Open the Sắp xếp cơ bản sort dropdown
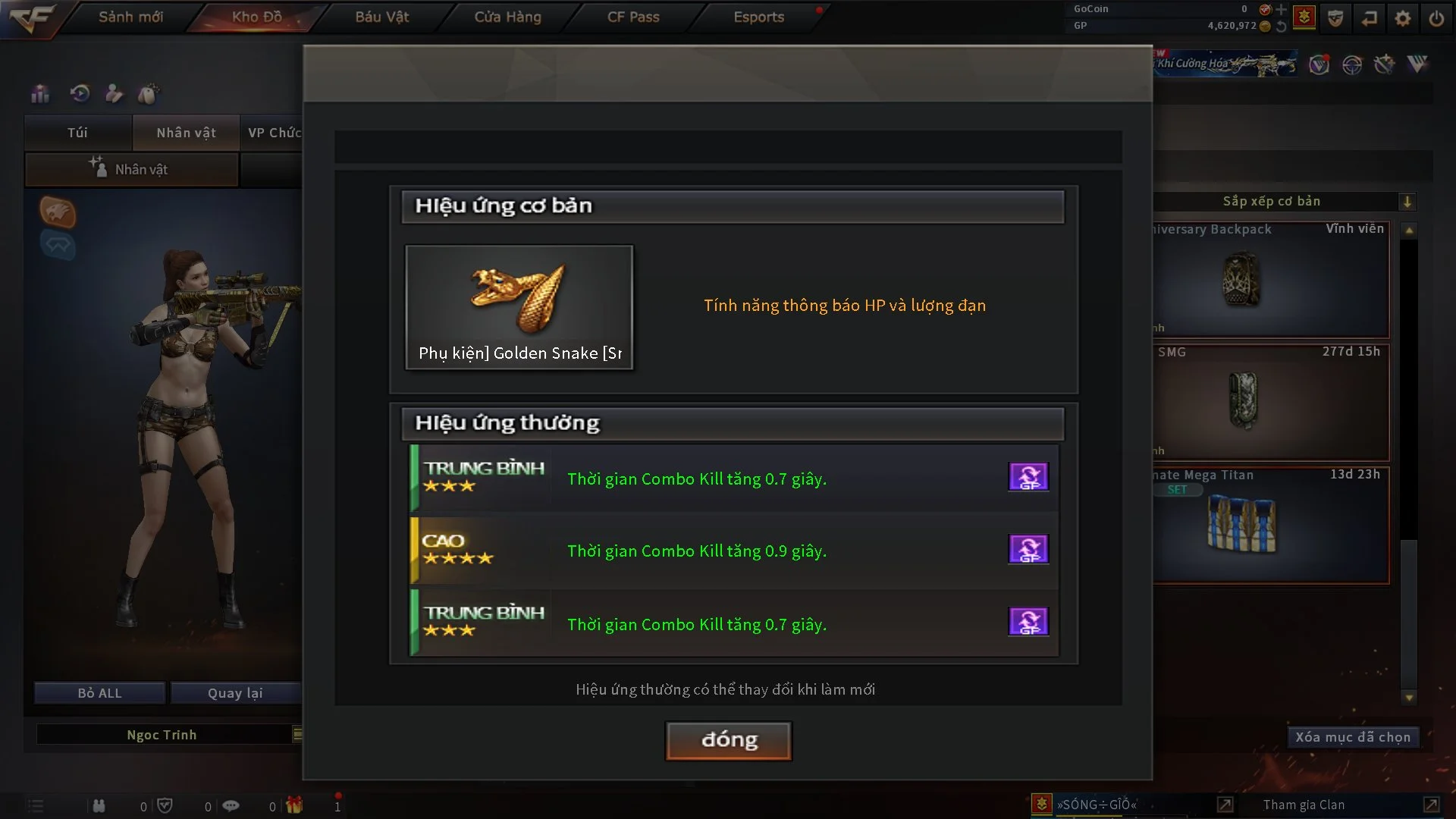 tap(1407, 202)
